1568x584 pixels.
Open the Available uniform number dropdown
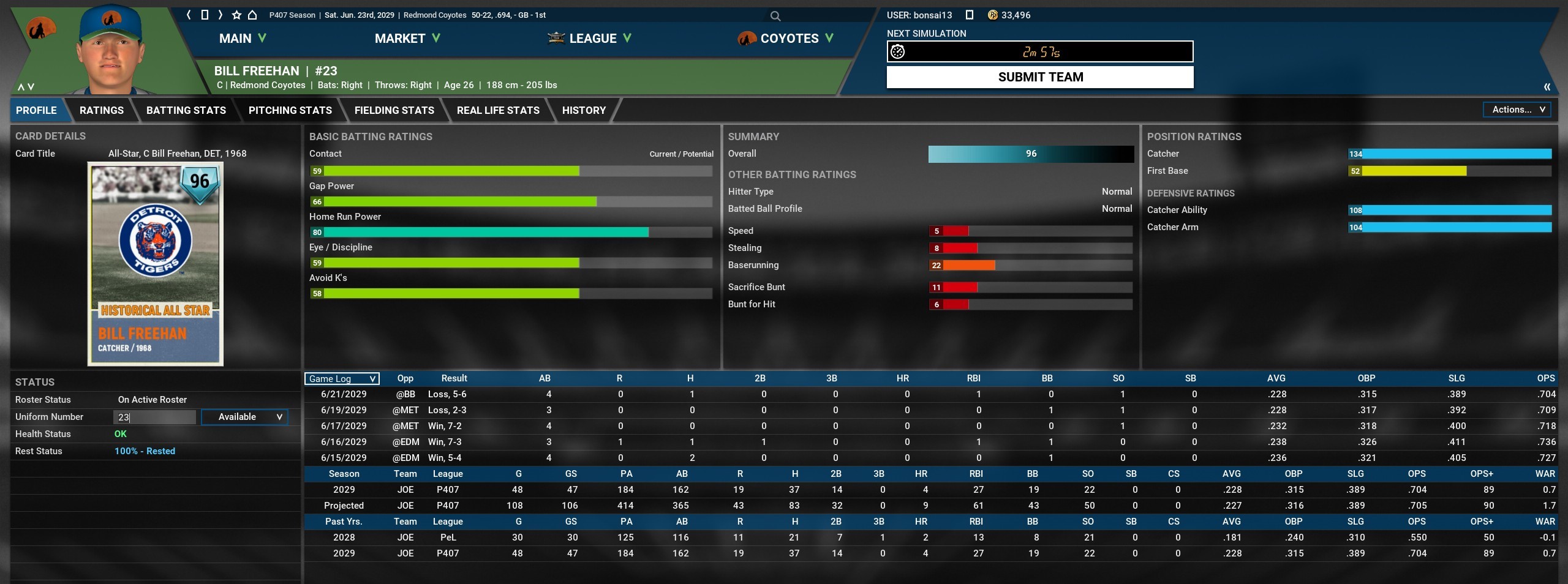click(244, 417)
